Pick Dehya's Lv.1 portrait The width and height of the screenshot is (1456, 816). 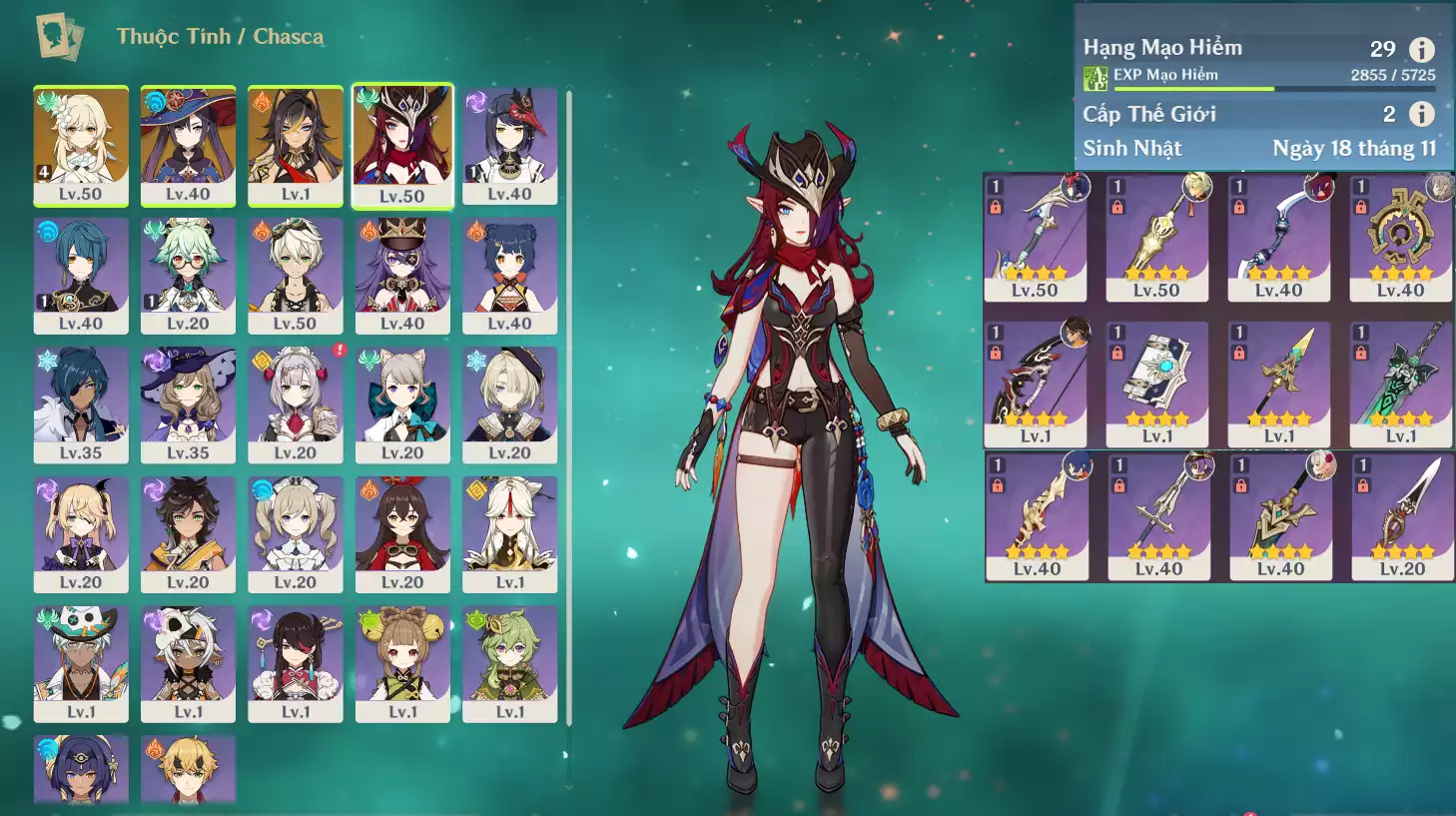(x=295, y=146)
